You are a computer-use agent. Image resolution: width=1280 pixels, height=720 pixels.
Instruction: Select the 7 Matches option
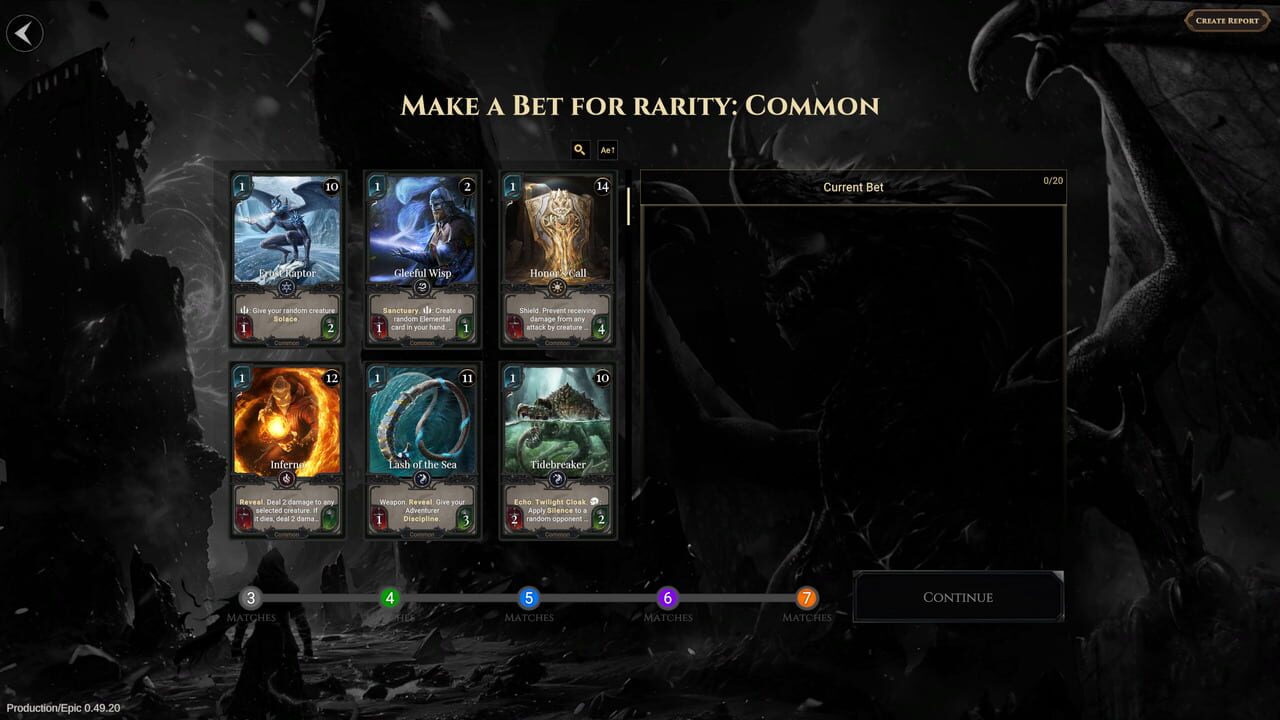pos(805,597)
